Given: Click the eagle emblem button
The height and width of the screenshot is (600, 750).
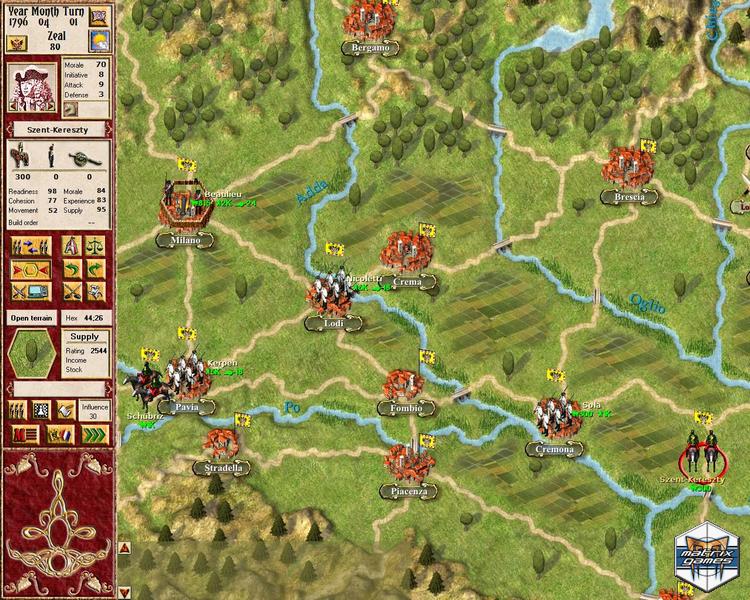Looking at the screenshot, I should pos(17,43).
